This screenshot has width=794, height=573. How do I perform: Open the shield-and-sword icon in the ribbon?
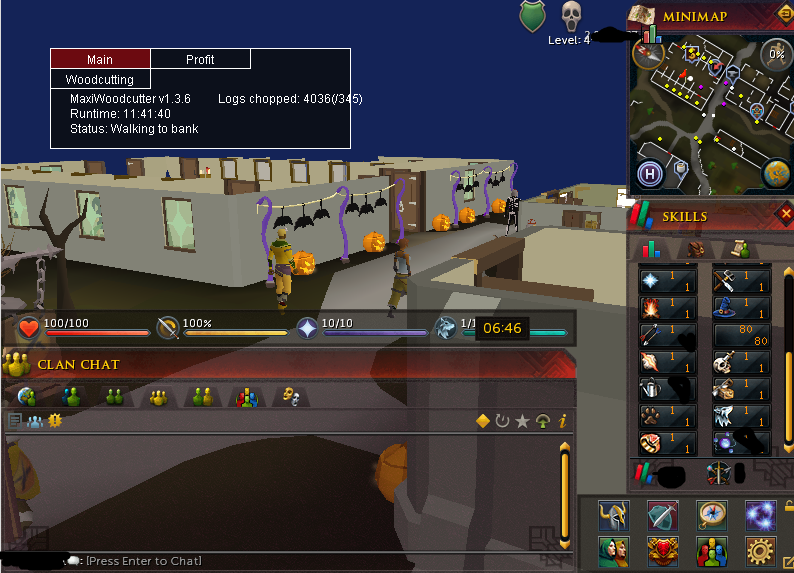[662, 515]
